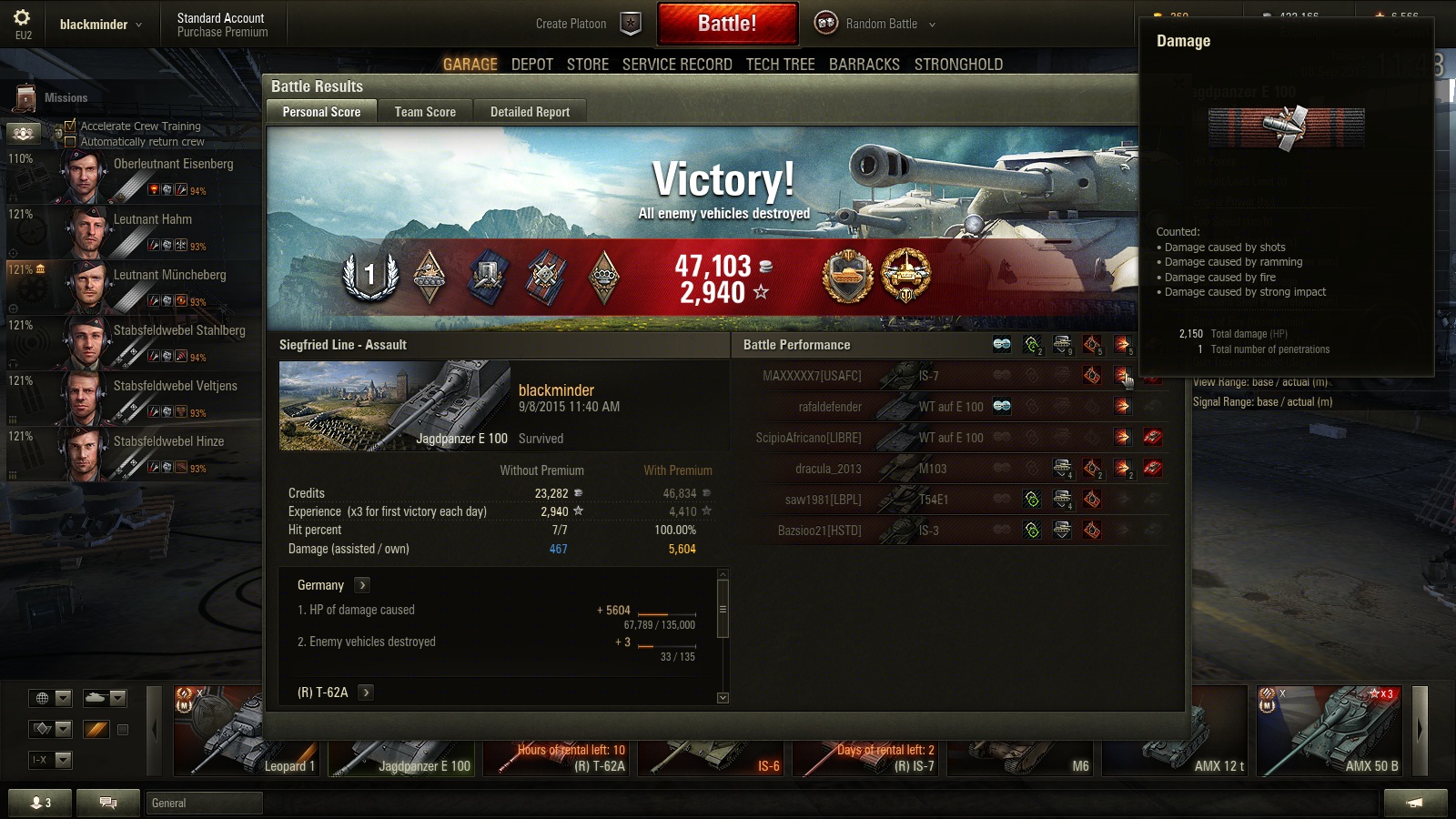Switch to the Team Score tab
The image size is (1456, 819).
tap(425, 112)
